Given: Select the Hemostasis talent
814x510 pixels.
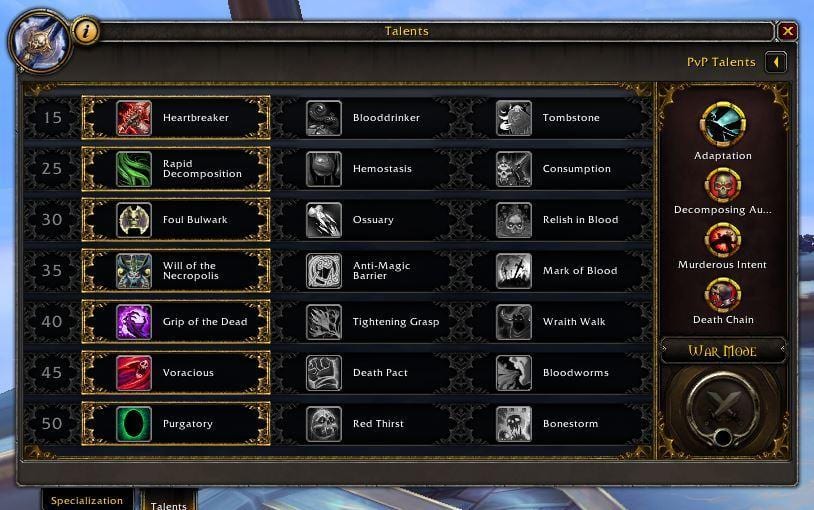Looking at the screenshot, I should click(366, 169).
